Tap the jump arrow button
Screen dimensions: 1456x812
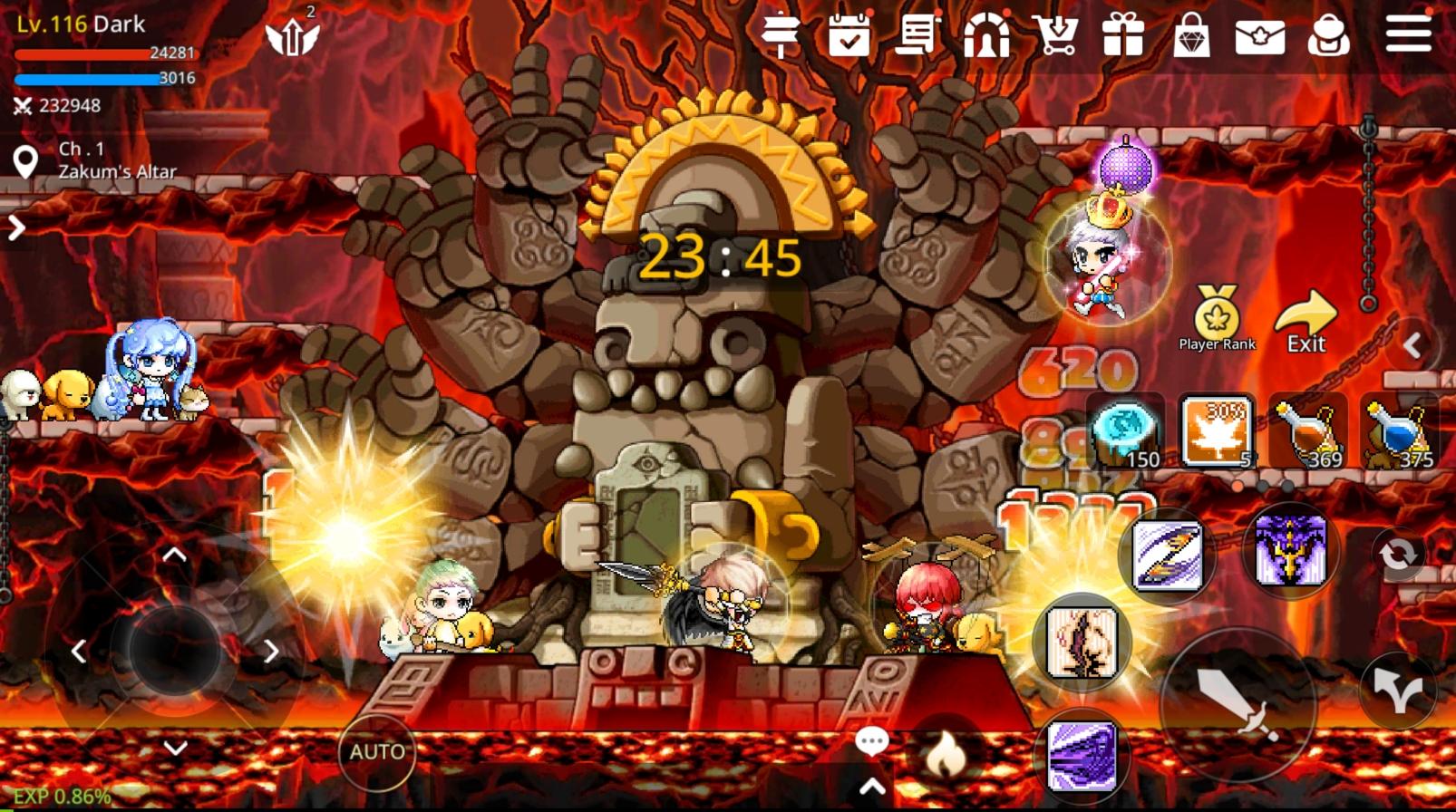click(x=1397, y=690)
